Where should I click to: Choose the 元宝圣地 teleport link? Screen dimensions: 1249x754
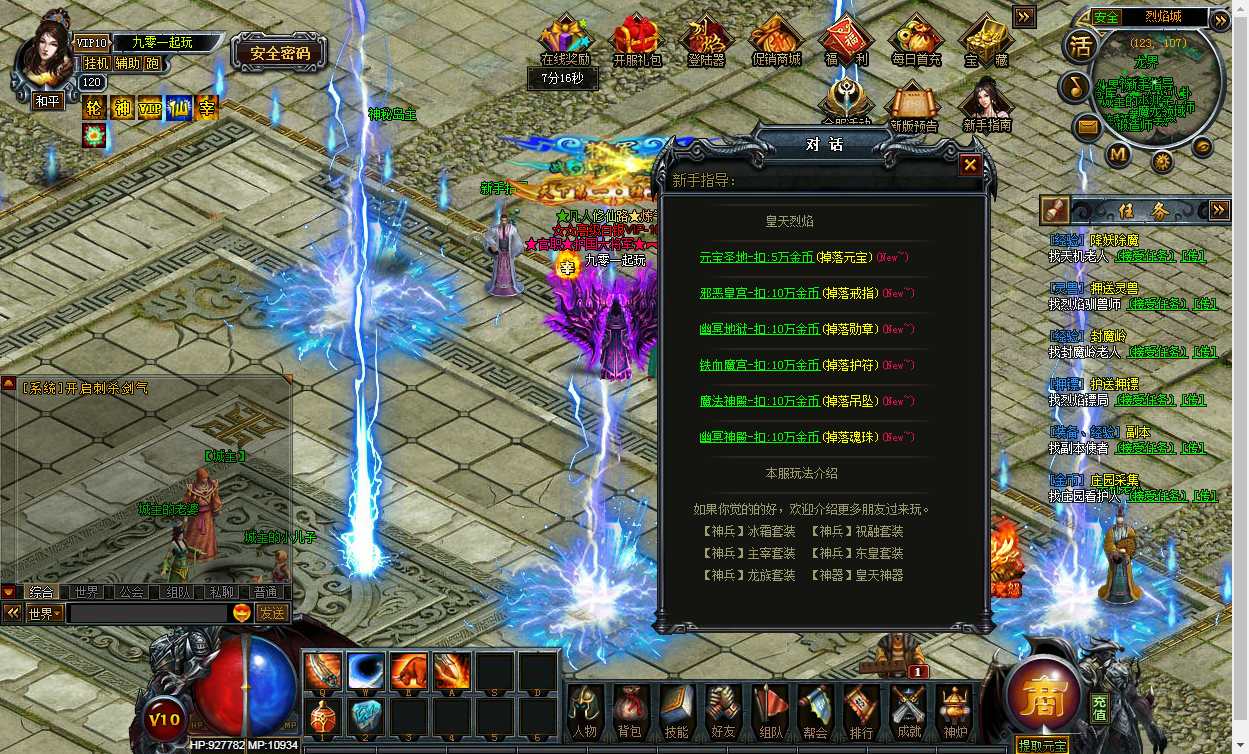(x=759, y=257)
